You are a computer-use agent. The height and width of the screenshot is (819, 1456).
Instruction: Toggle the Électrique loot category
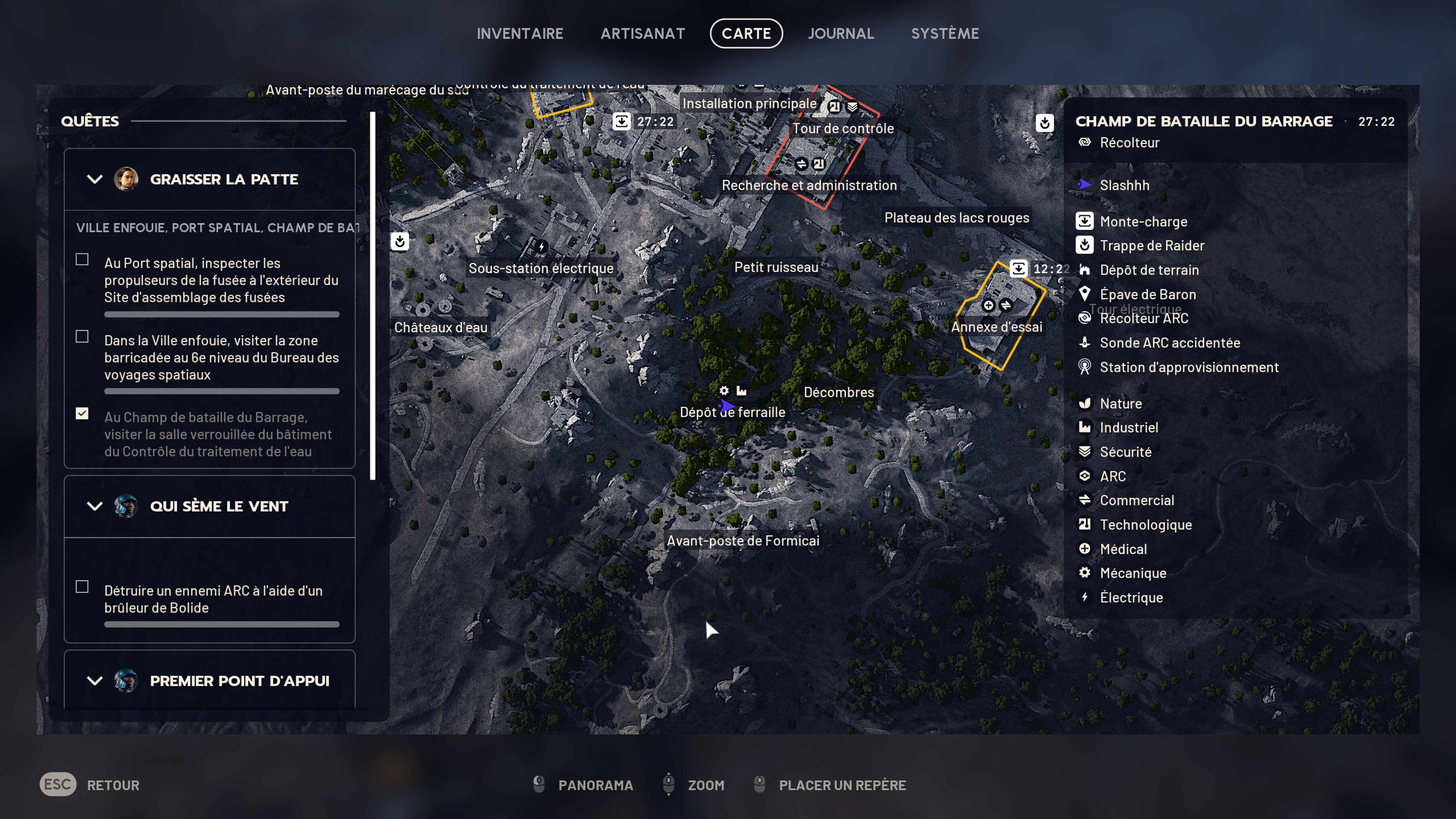coord(1130,597)
